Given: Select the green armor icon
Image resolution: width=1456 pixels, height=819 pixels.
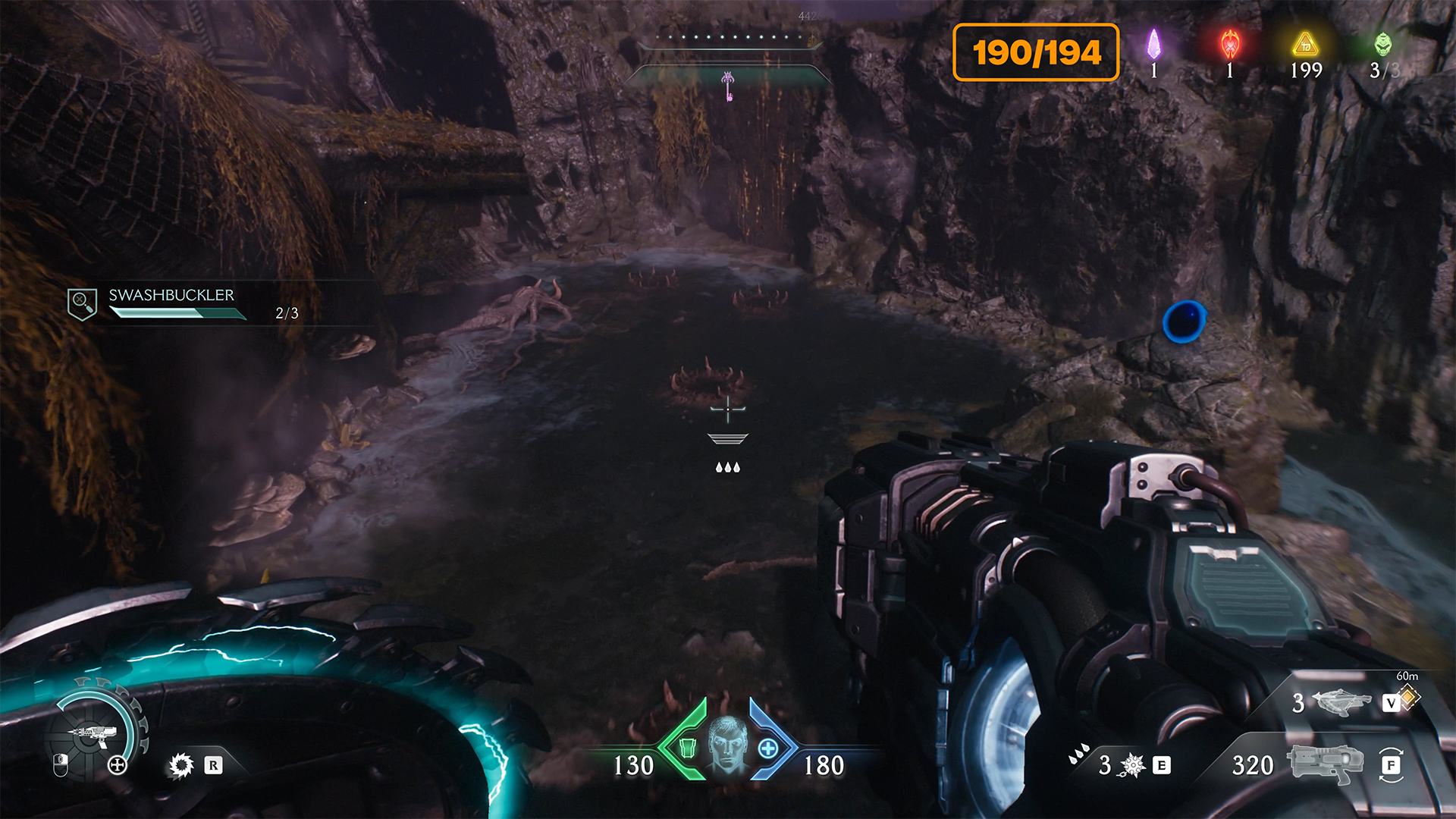Looking at the screenshot, I should (687, 748).
